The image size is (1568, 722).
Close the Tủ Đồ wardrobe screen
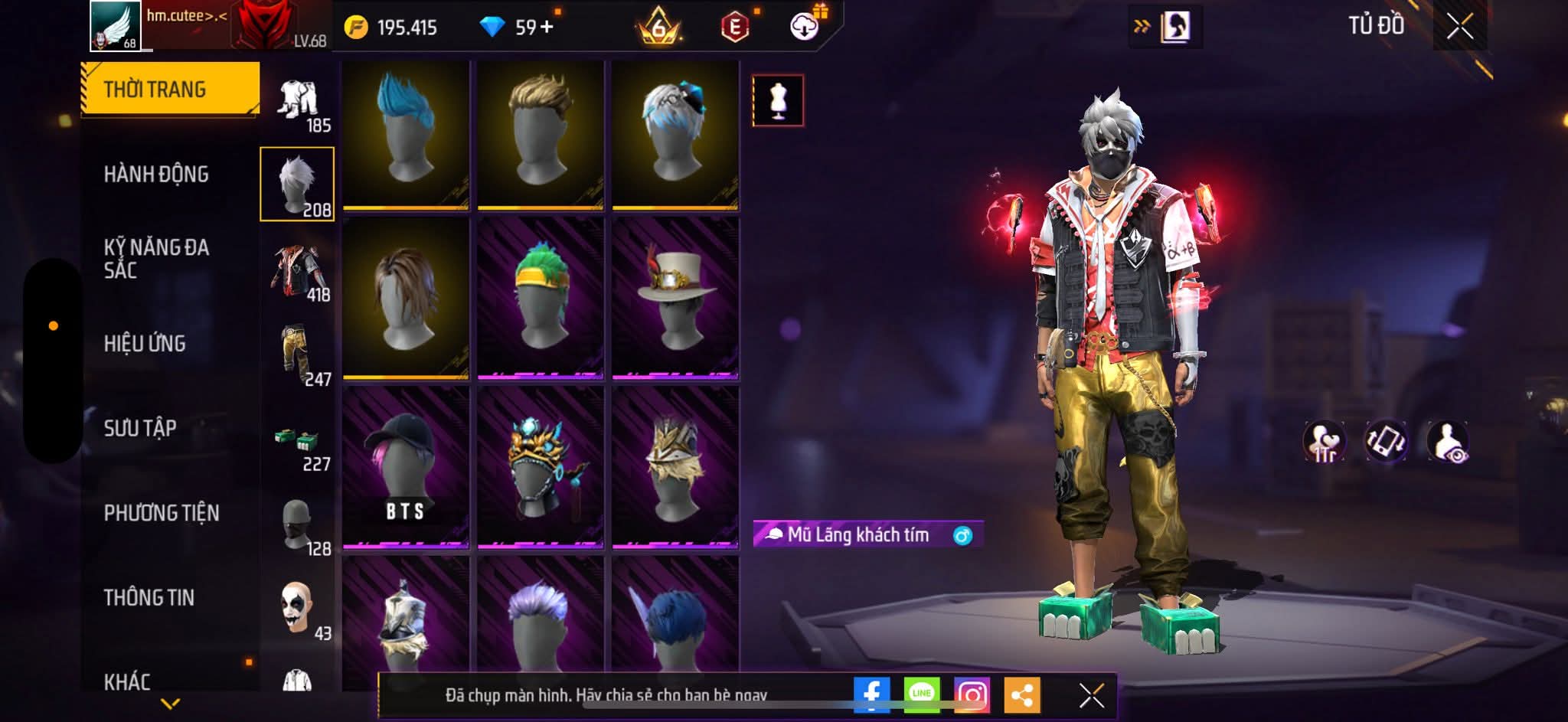click(x=1459, y=28)
